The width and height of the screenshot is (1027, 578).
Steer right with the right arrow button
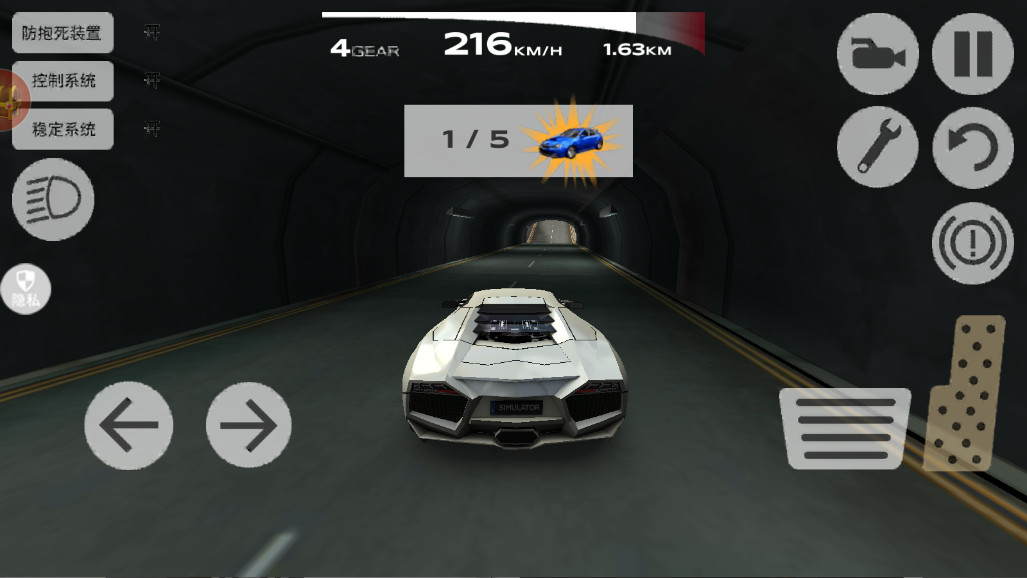[x=248, y=425]
